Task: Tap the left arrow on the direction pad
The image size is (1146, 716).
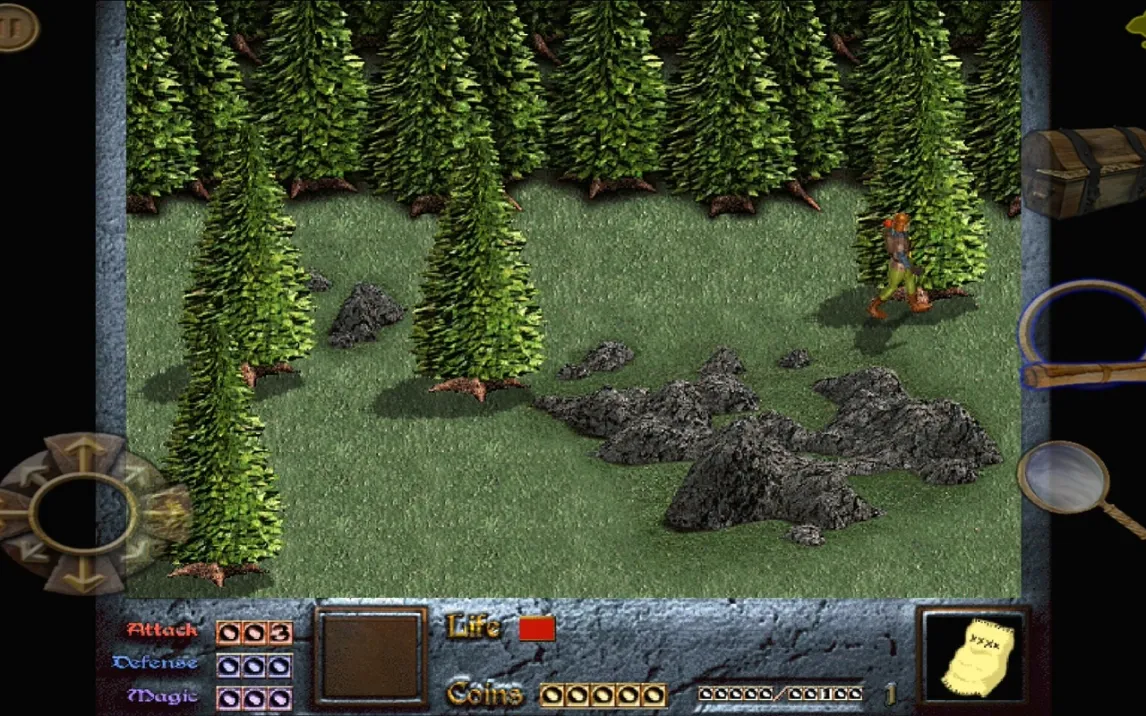Action: coord(10,514)
